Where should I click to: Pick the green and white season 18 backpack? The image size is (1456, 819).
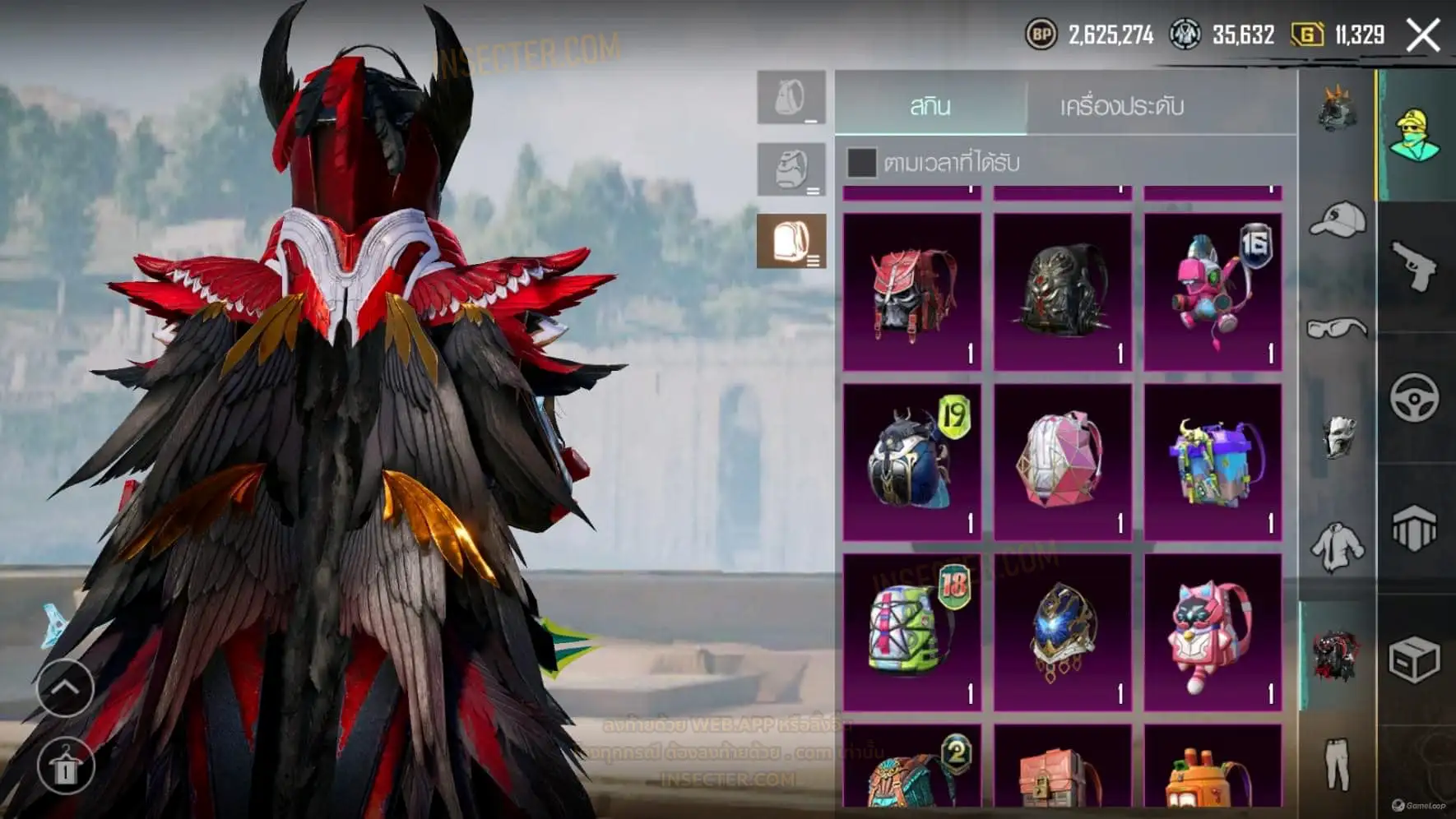[912, 632]
